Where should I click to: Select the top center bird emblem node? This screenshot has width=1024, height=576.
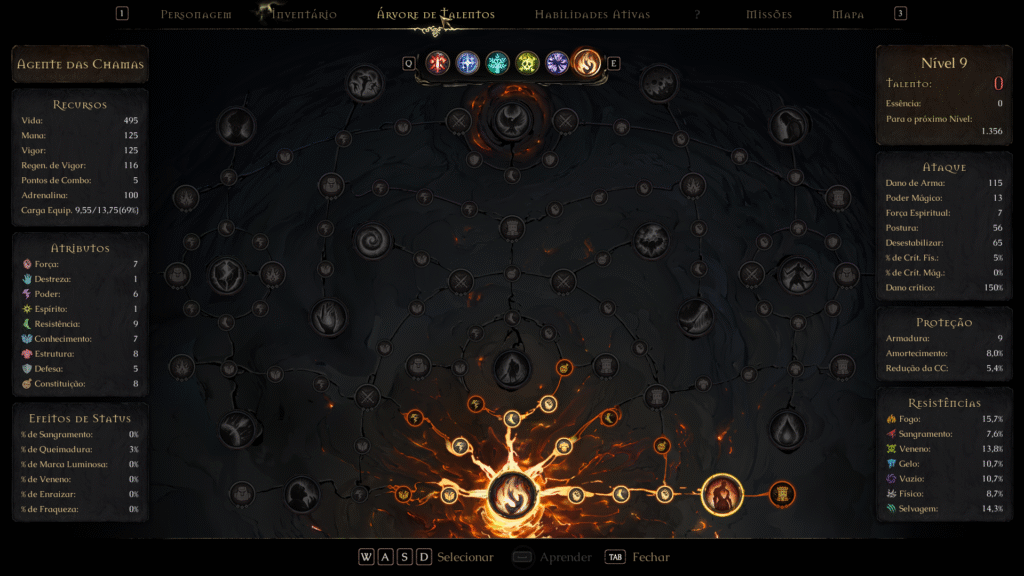click(x=512, y=121)
